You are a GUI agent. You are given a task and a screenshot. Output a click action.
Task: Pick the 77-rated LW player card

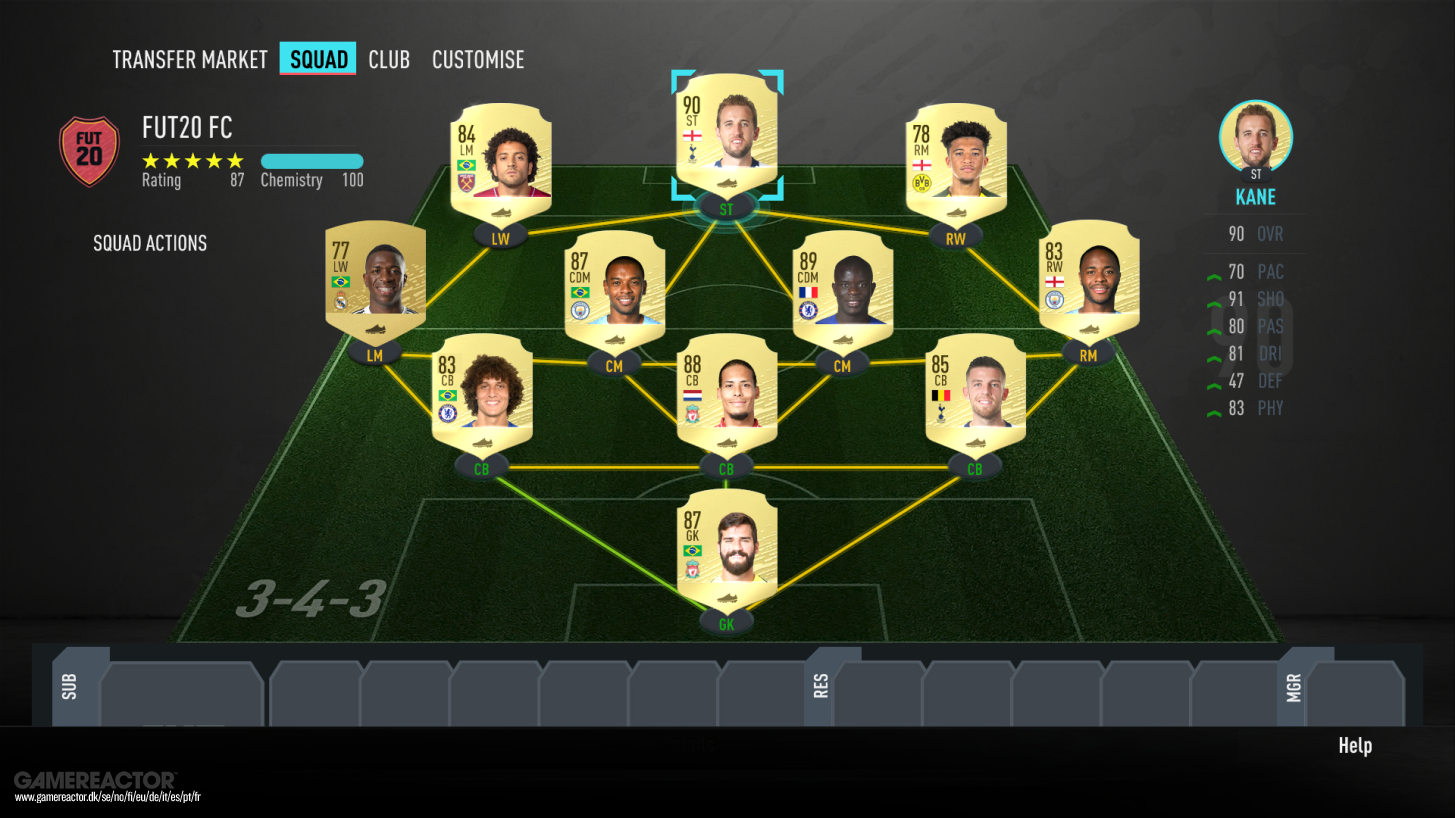coord(375,278)
